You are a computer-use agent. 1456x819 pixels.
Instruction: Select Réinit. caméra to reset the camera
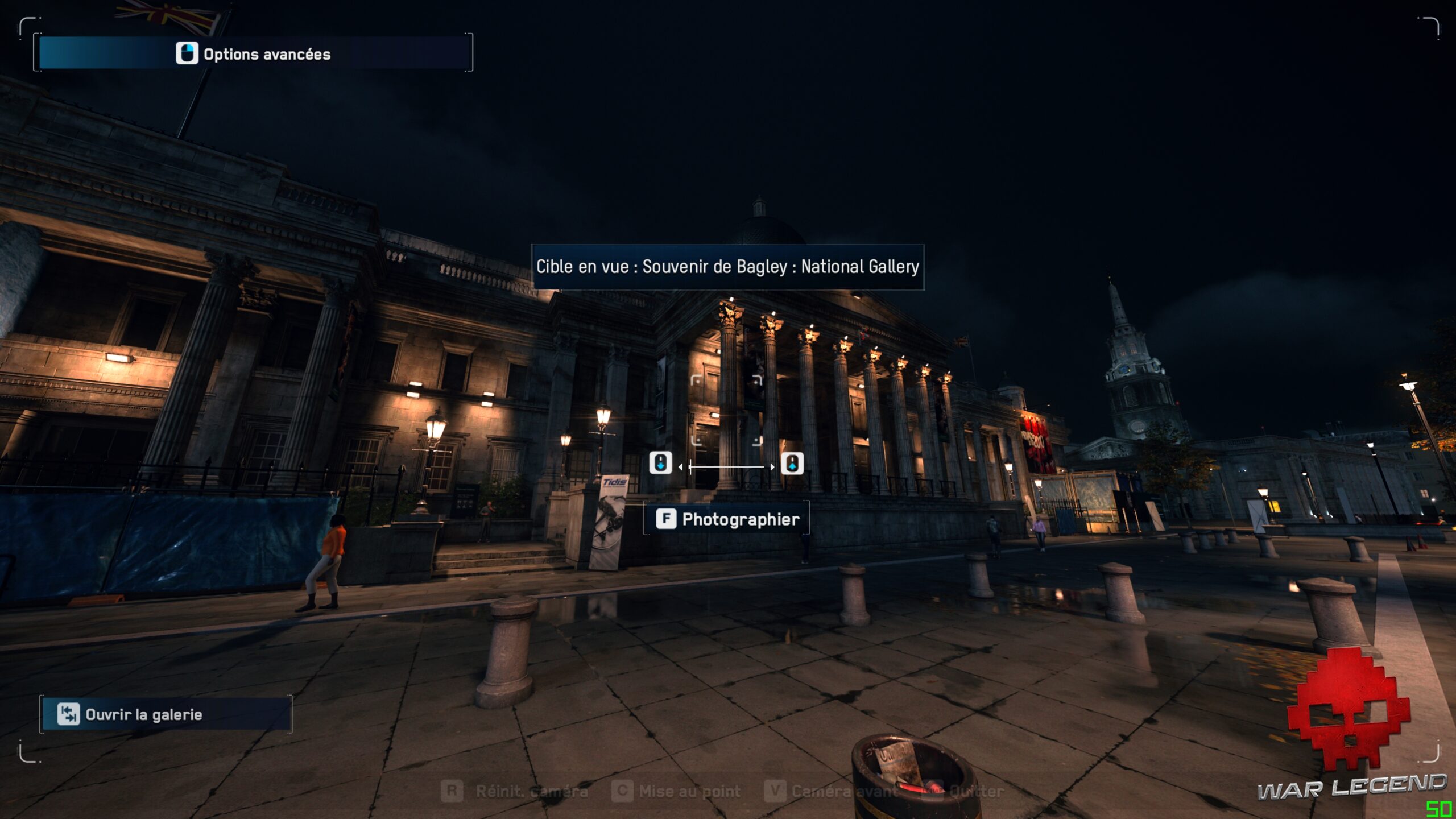click(x=515, y=791)
